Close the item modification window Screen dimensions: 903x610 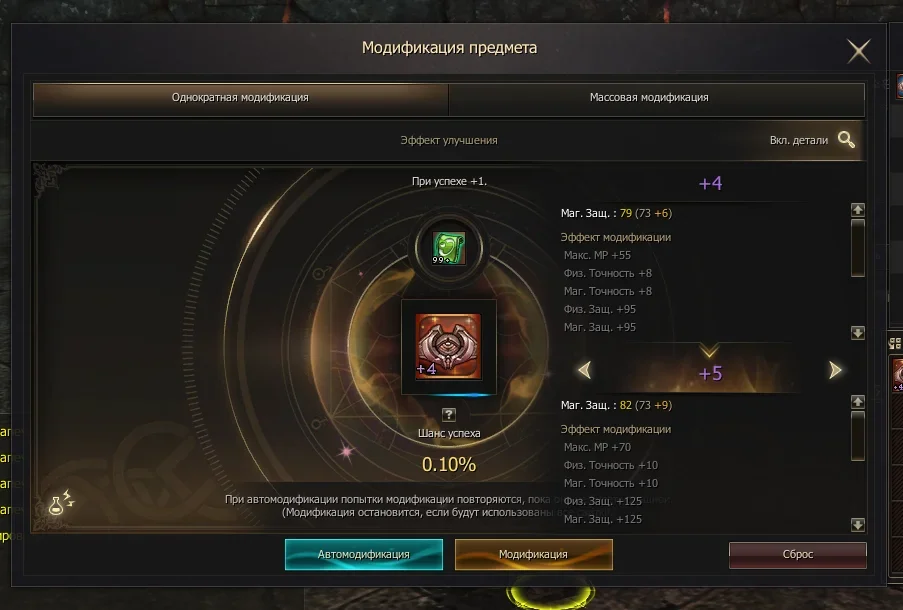point(858,51)
